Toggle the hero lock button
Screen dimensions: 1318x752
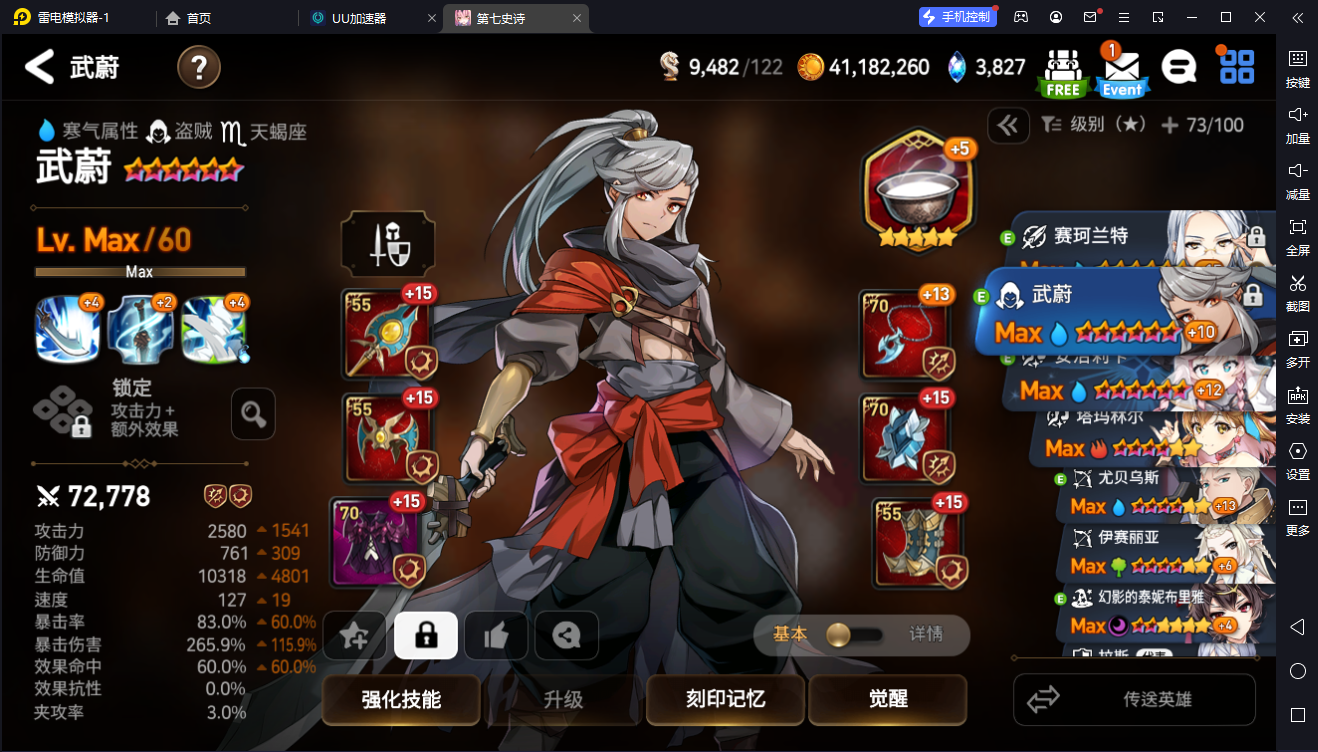click(x=426, y=635)
